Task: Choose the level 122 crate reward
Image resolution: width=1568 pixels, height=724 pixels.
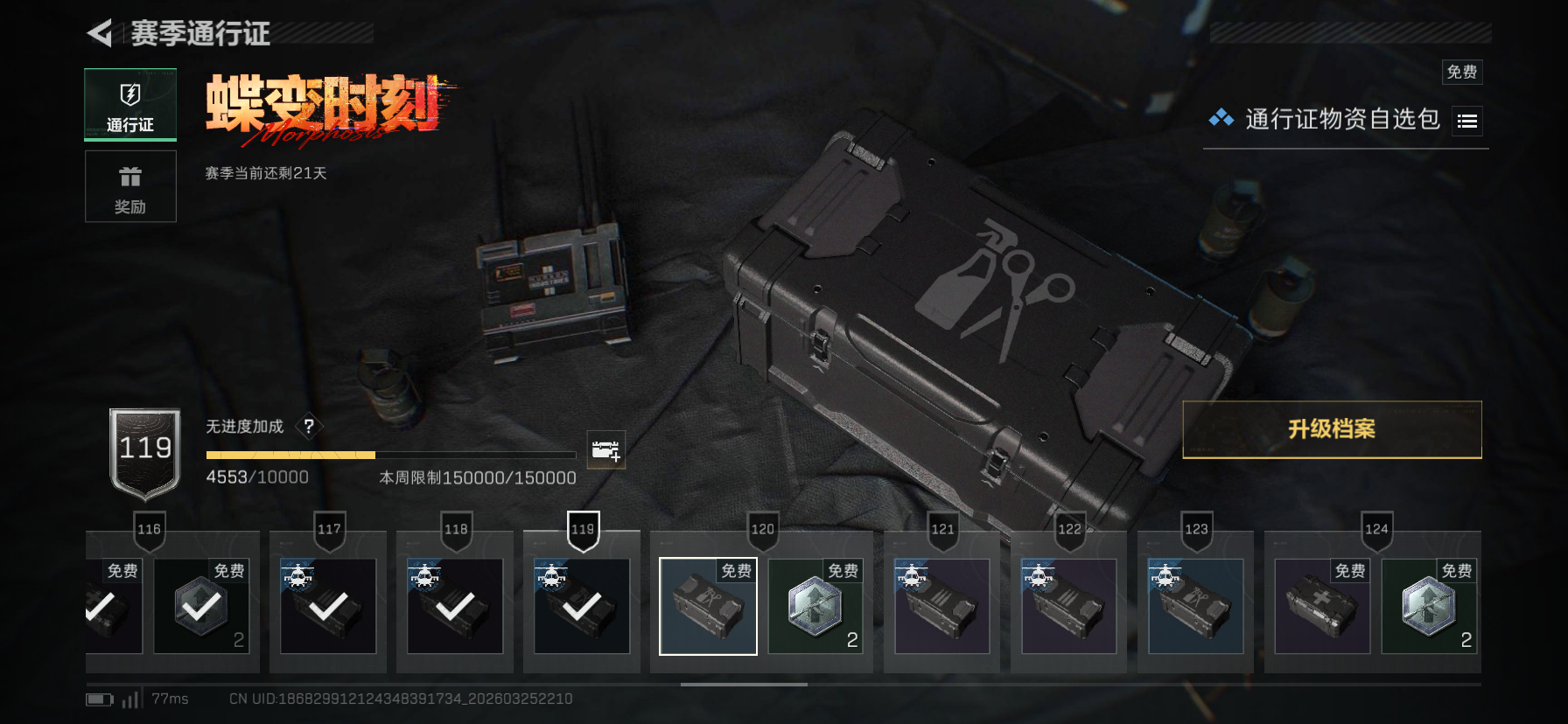Action: point(1068,606)
